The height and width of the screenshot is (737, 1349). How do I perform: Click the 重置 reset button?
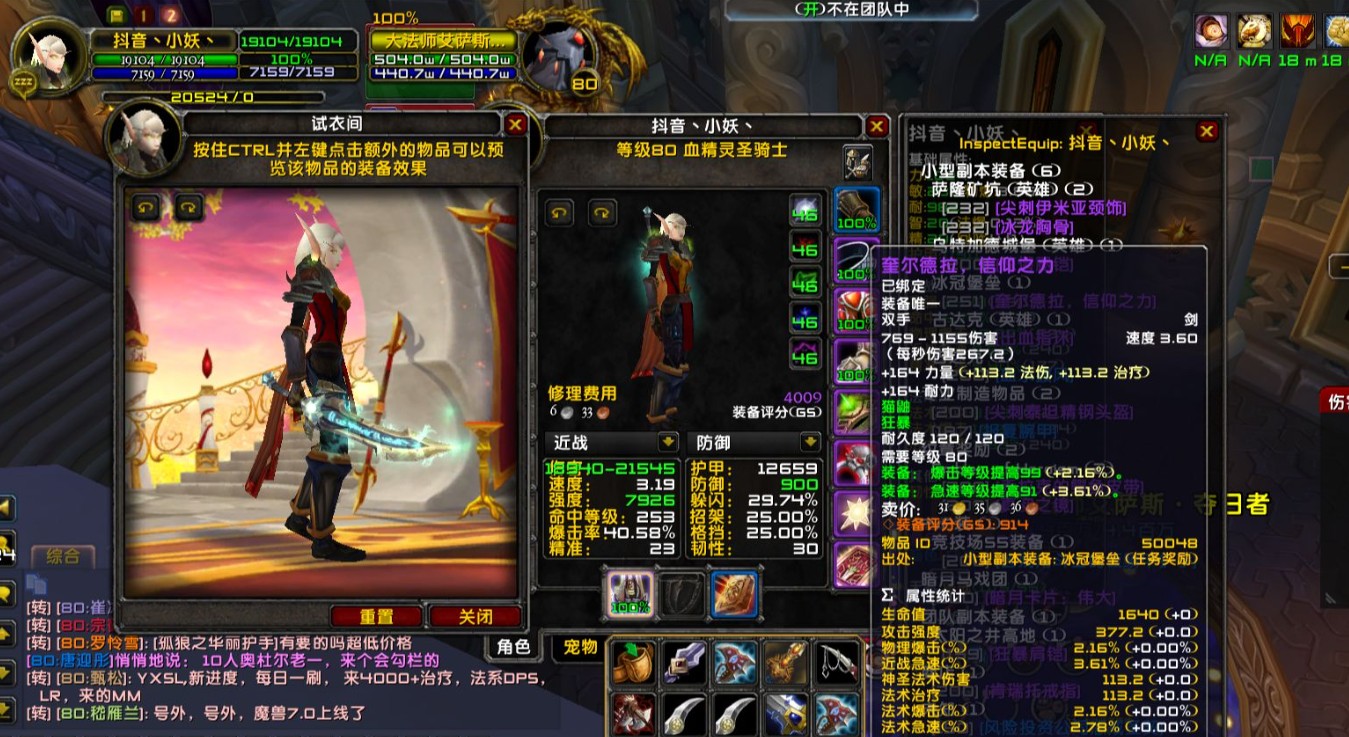(x=377, y=616)
